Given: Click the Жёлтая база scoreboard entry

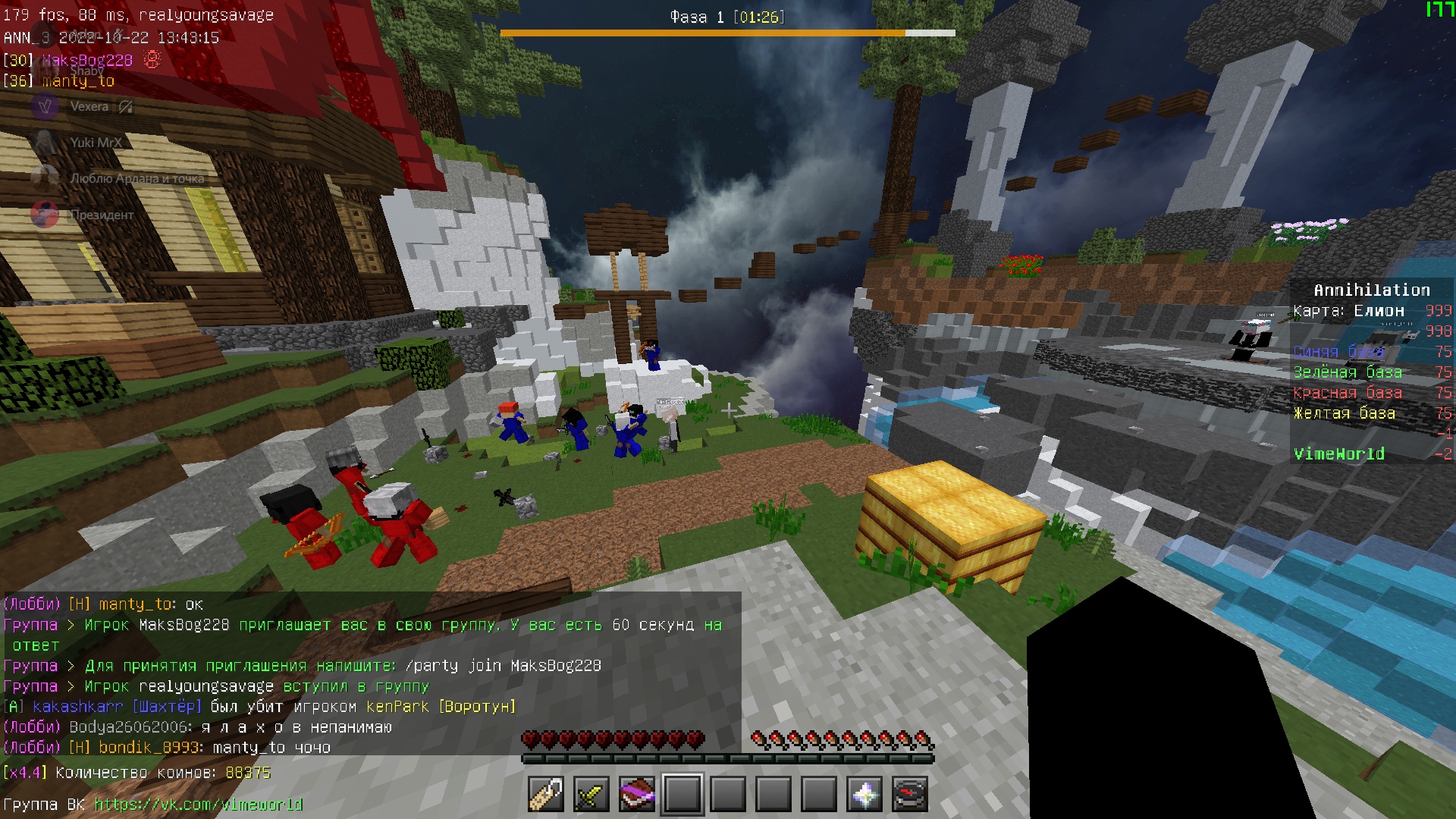Looking at the screenshot, I should pos(1344,413).
